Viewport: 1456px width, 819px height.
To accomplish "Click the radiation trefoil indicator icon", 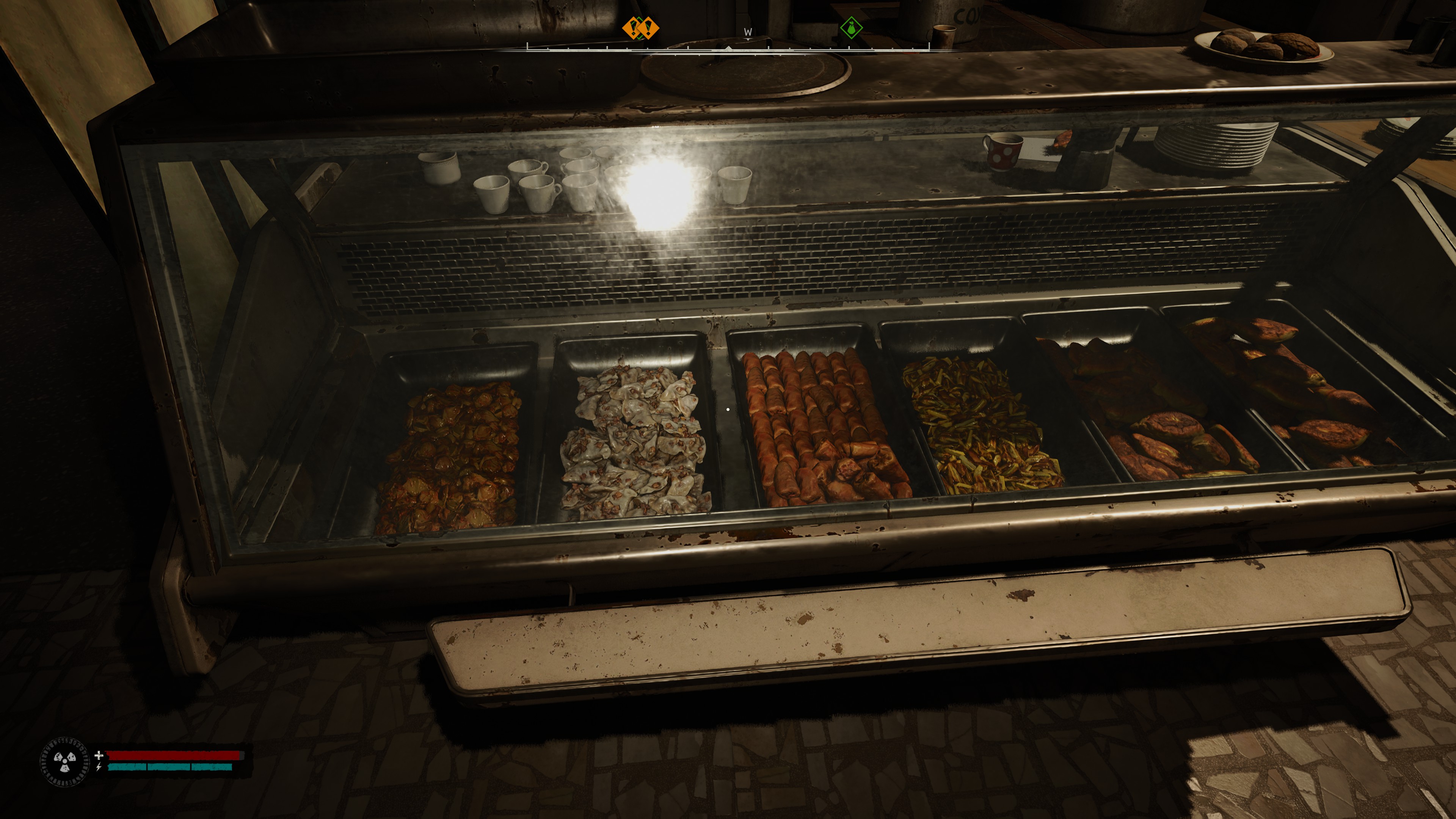I will [64, 761].
